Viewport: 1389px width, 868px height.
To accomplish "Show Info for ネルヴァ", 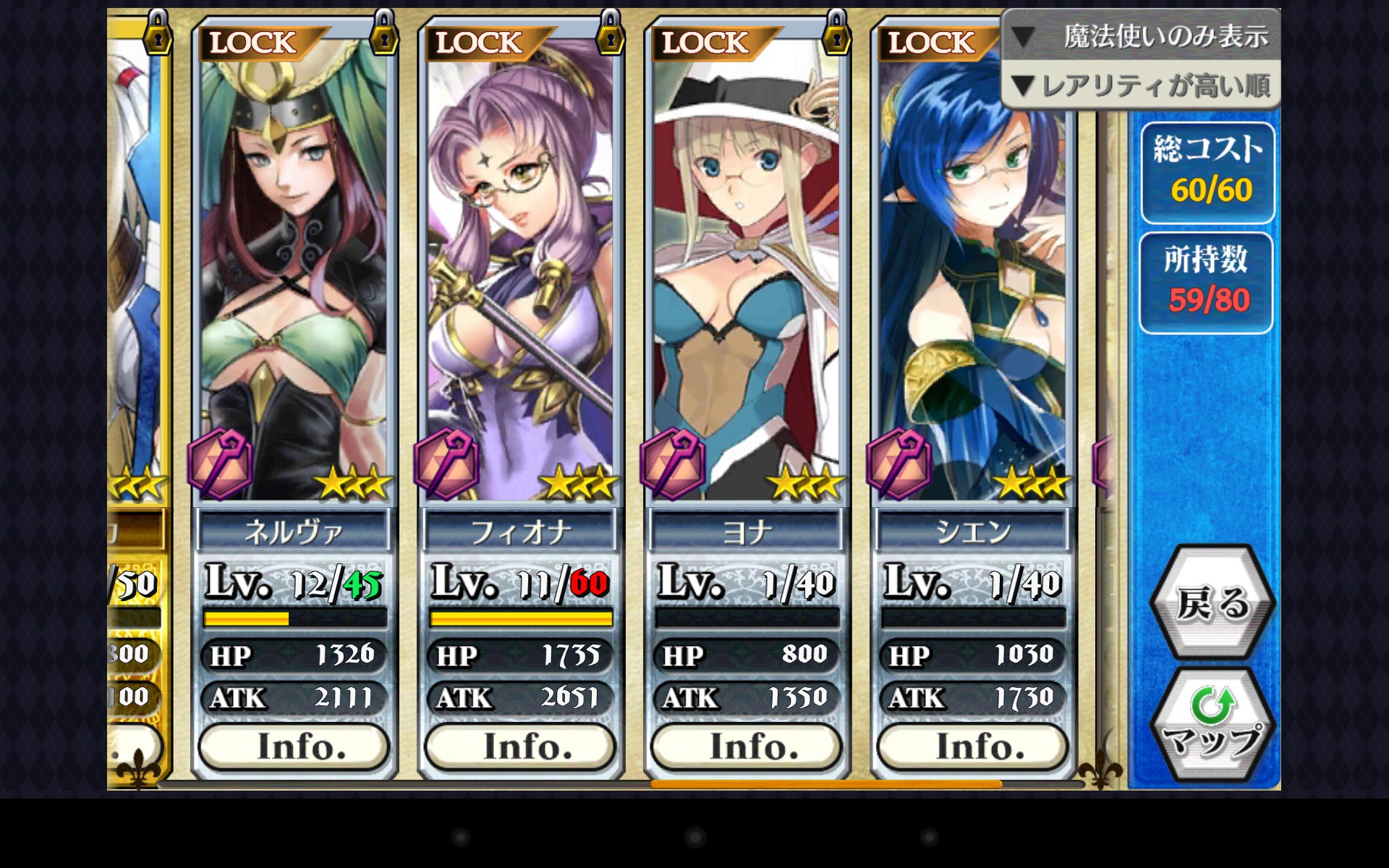I will [294, 746].
